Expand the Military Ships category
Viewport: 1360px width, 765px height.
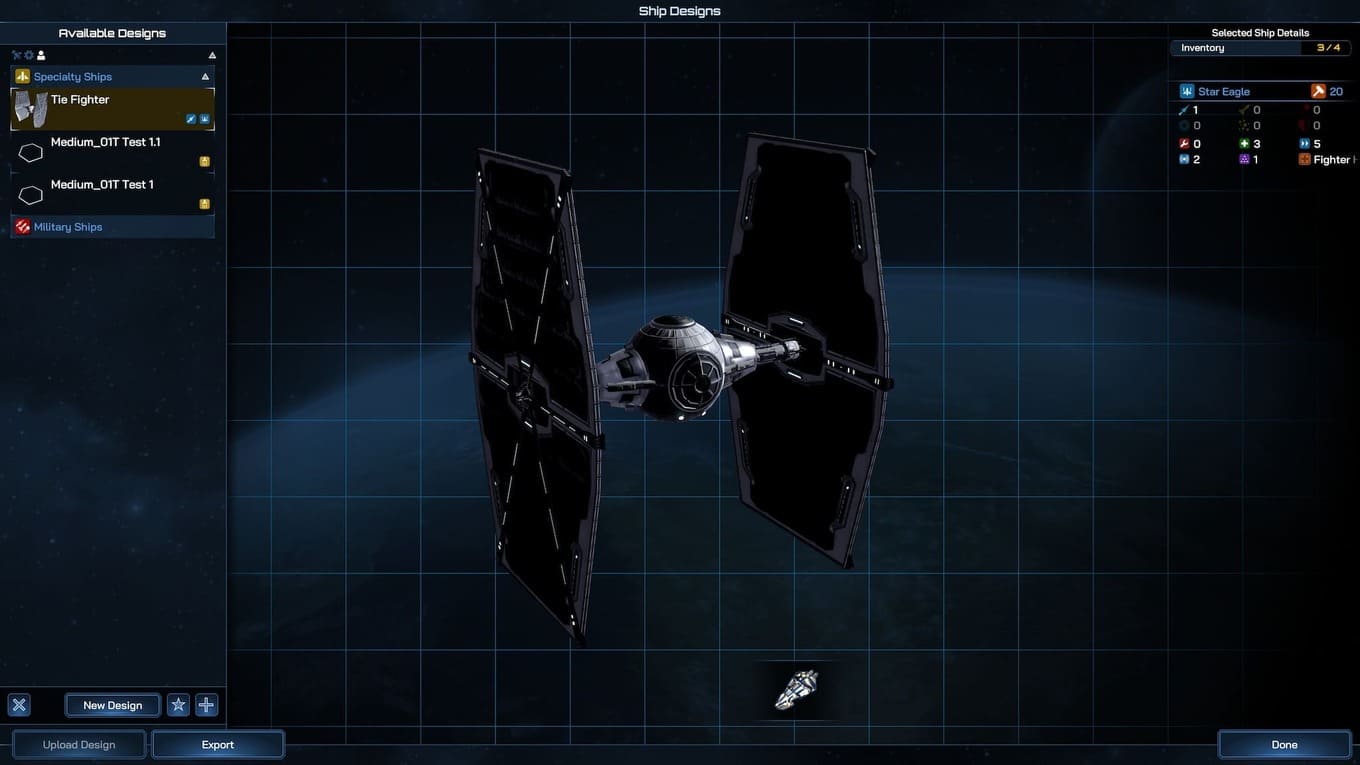[112, 227]
